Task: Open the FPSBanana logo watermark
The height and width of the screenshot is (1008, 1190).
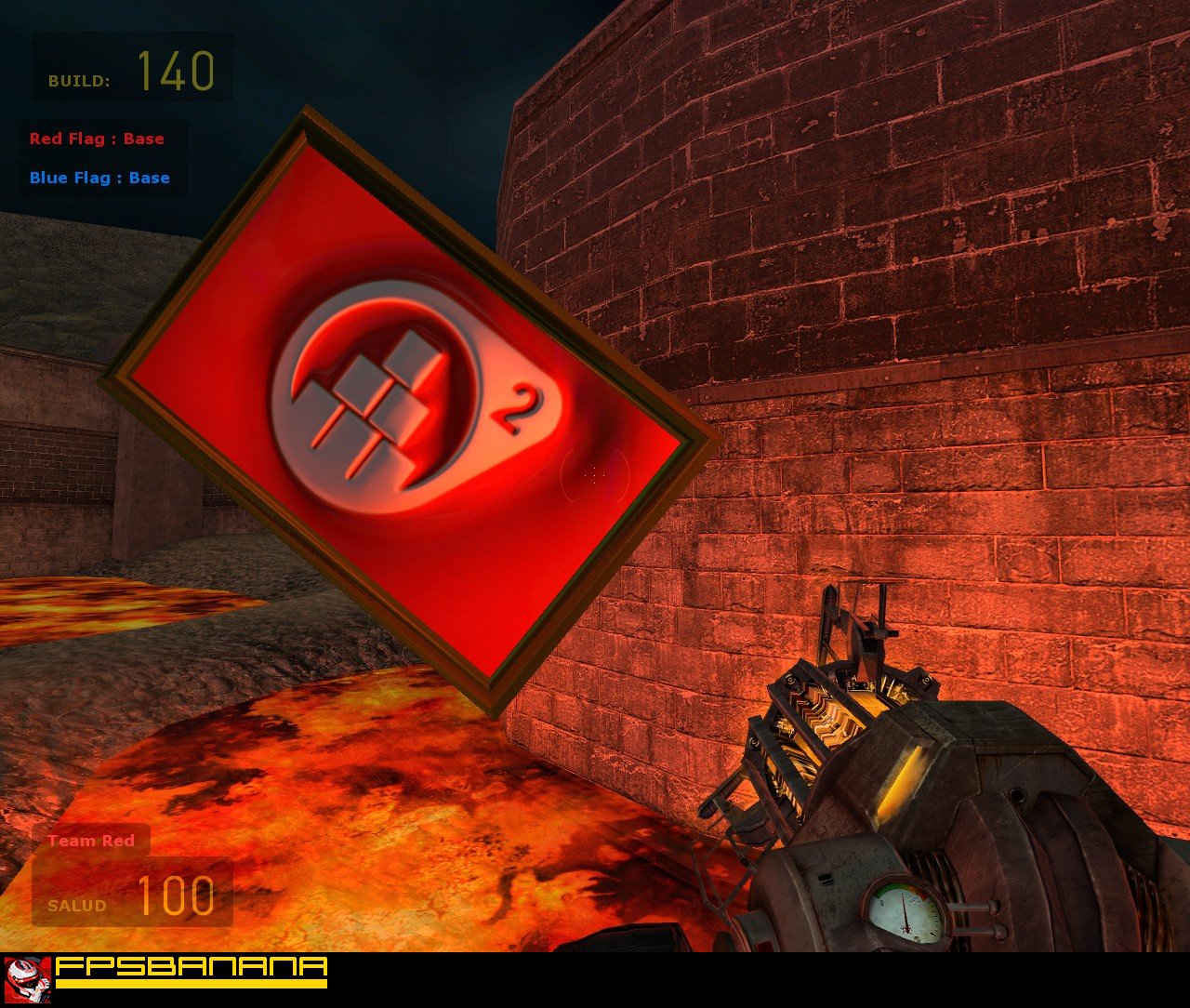Action: (x=167, y=973)
